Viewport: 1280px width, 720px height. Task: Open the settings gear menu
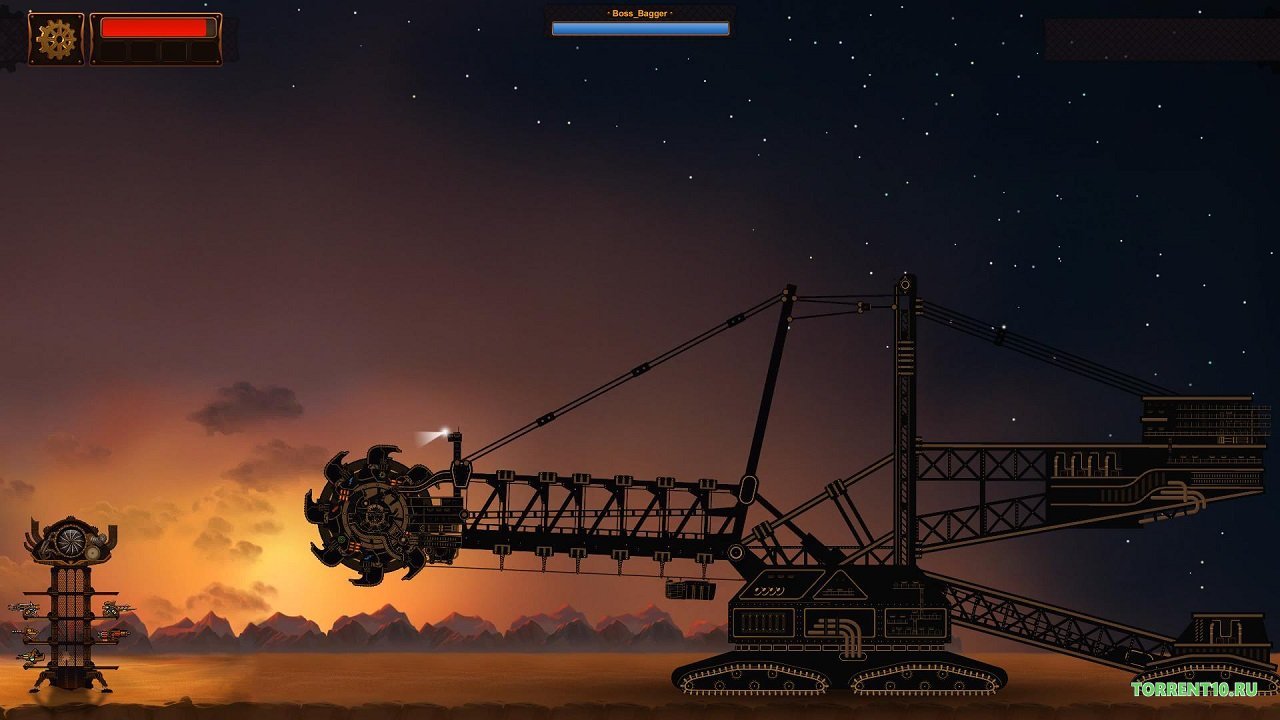(x=57, y=40)
